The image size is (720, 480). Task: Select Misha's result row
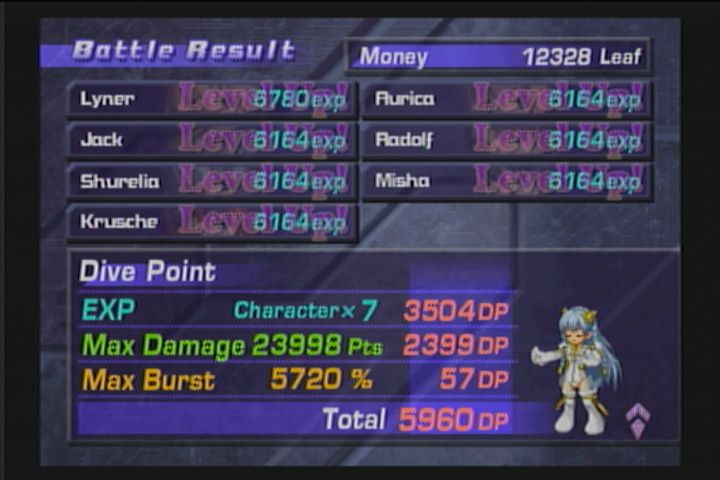506,182
